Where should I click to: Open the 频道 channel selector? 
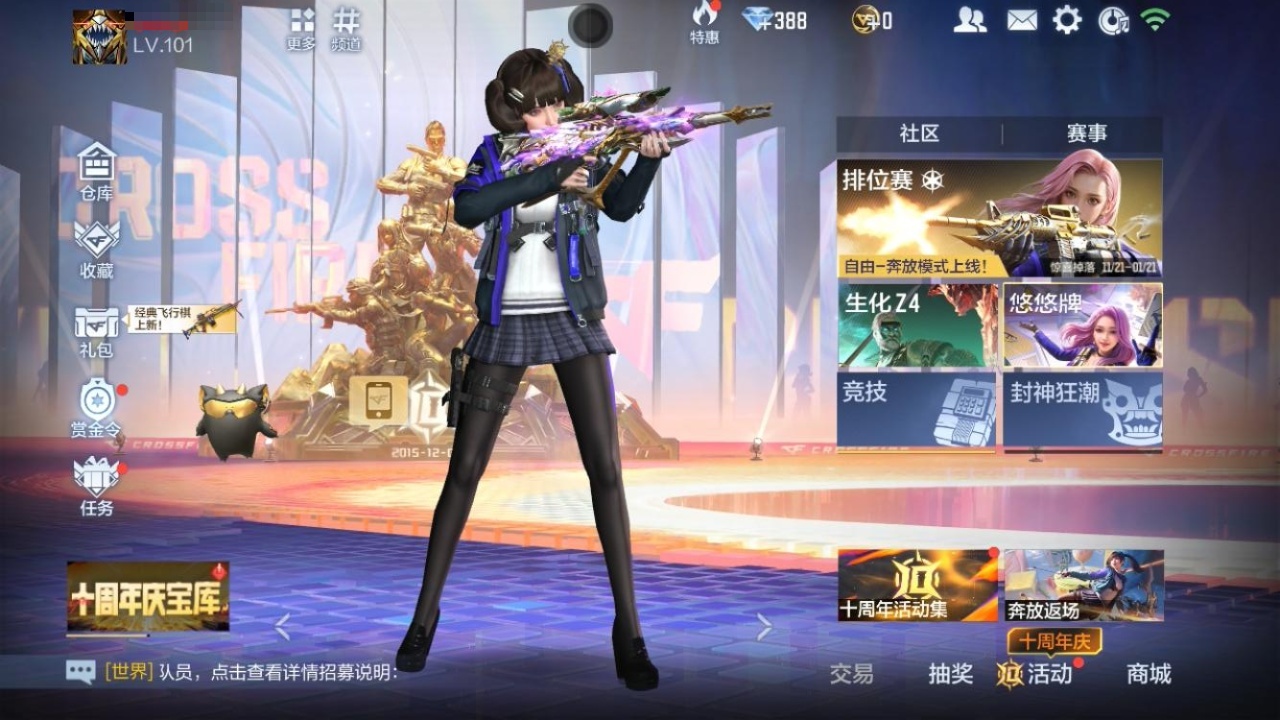pos(346,29)
